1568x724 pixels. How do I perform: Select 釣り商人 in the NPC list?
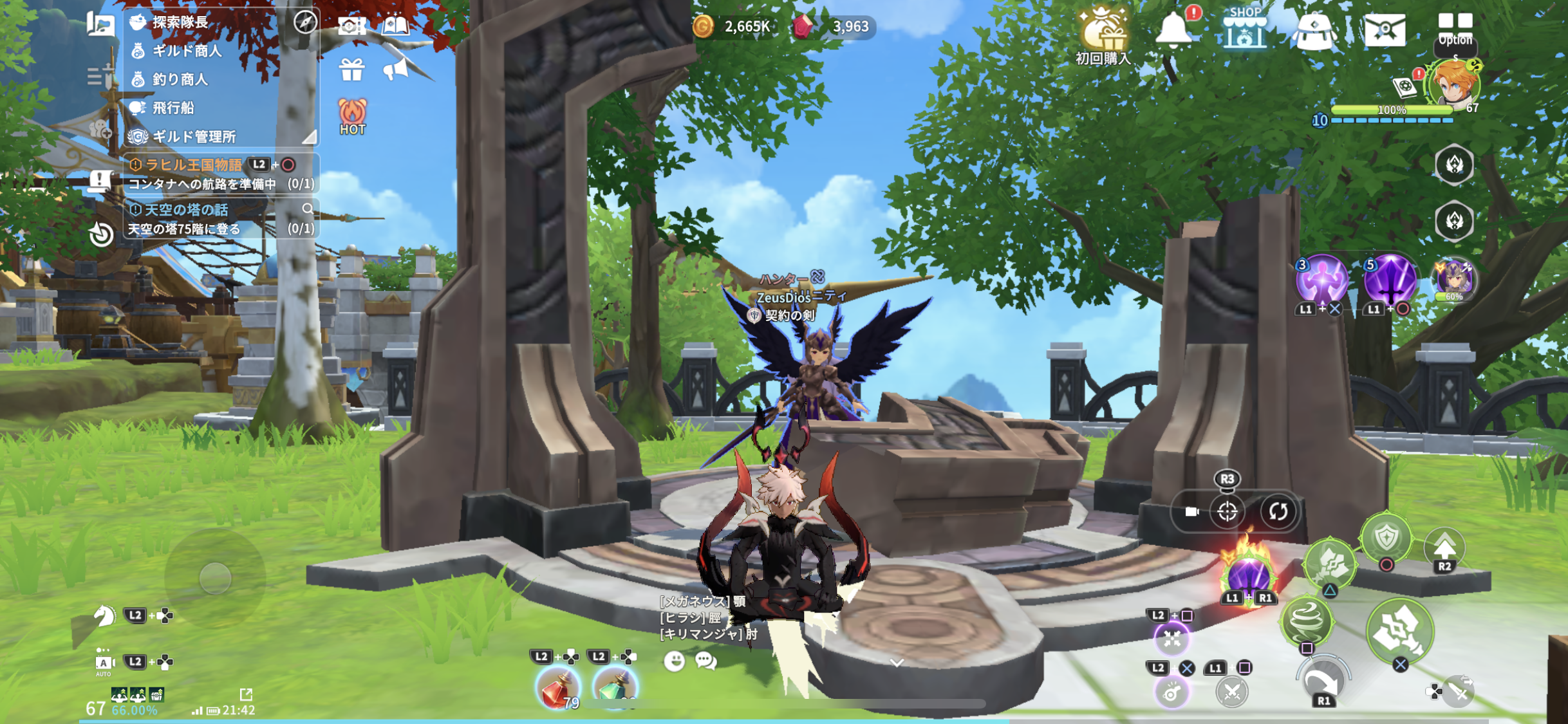click(180, 79)
